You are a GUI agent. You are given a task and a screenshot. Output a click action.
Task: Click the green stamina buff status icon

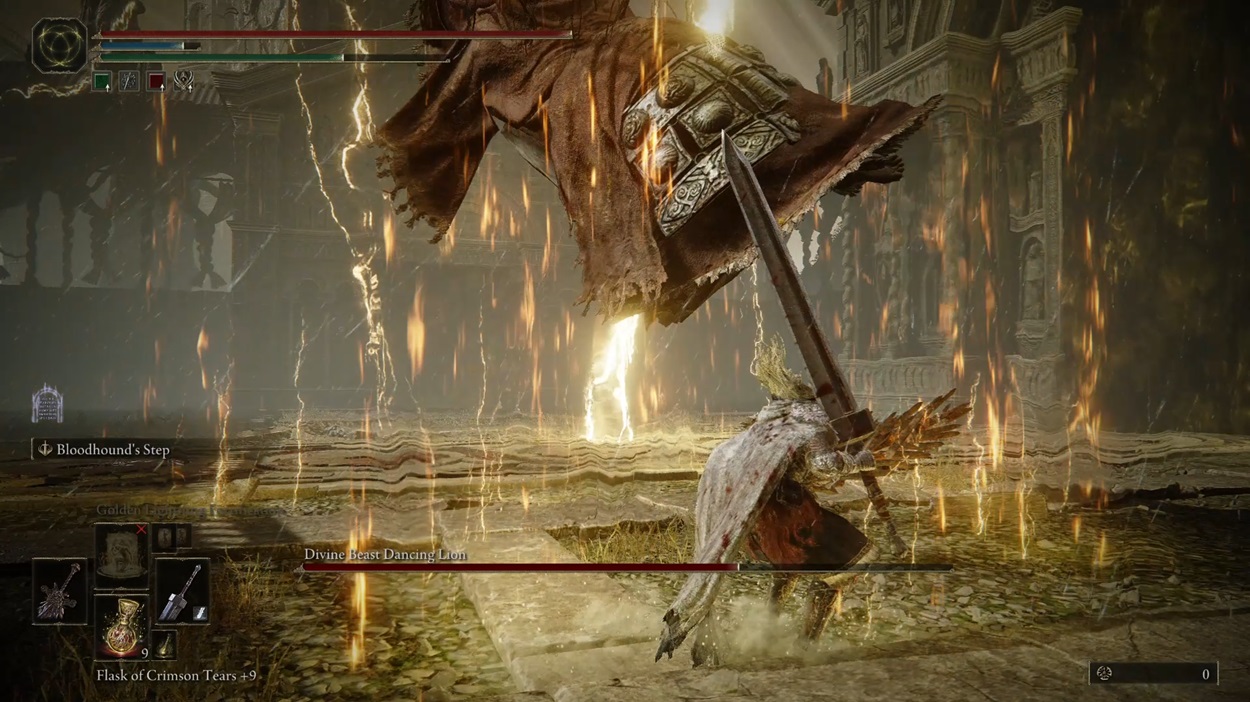coord(102,82)
